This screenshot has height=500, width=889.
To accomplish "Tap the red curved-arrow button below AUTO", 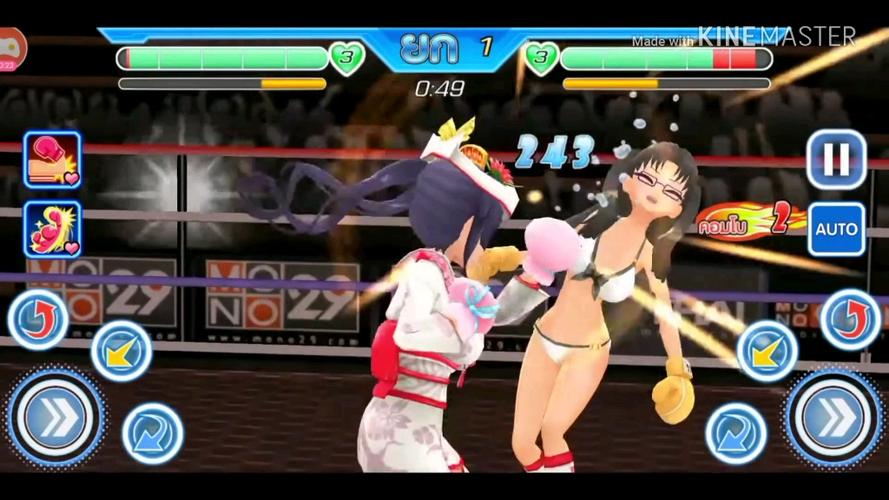I will tap(850, 319).
